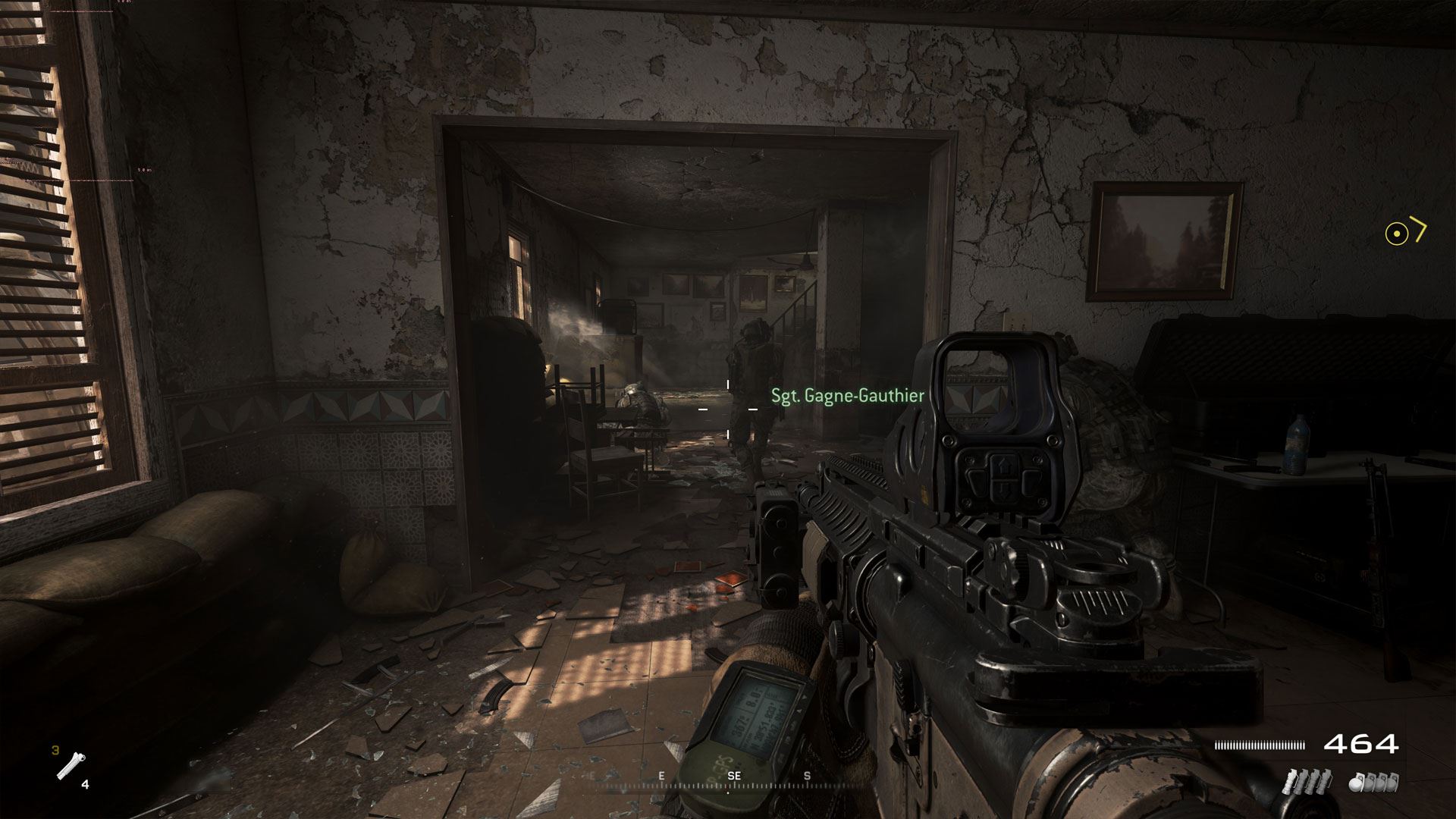Image resolution: width=1456 pixels, height=819 pixels.
Task: Click the compass heading strip
Action: coord(733,779)
